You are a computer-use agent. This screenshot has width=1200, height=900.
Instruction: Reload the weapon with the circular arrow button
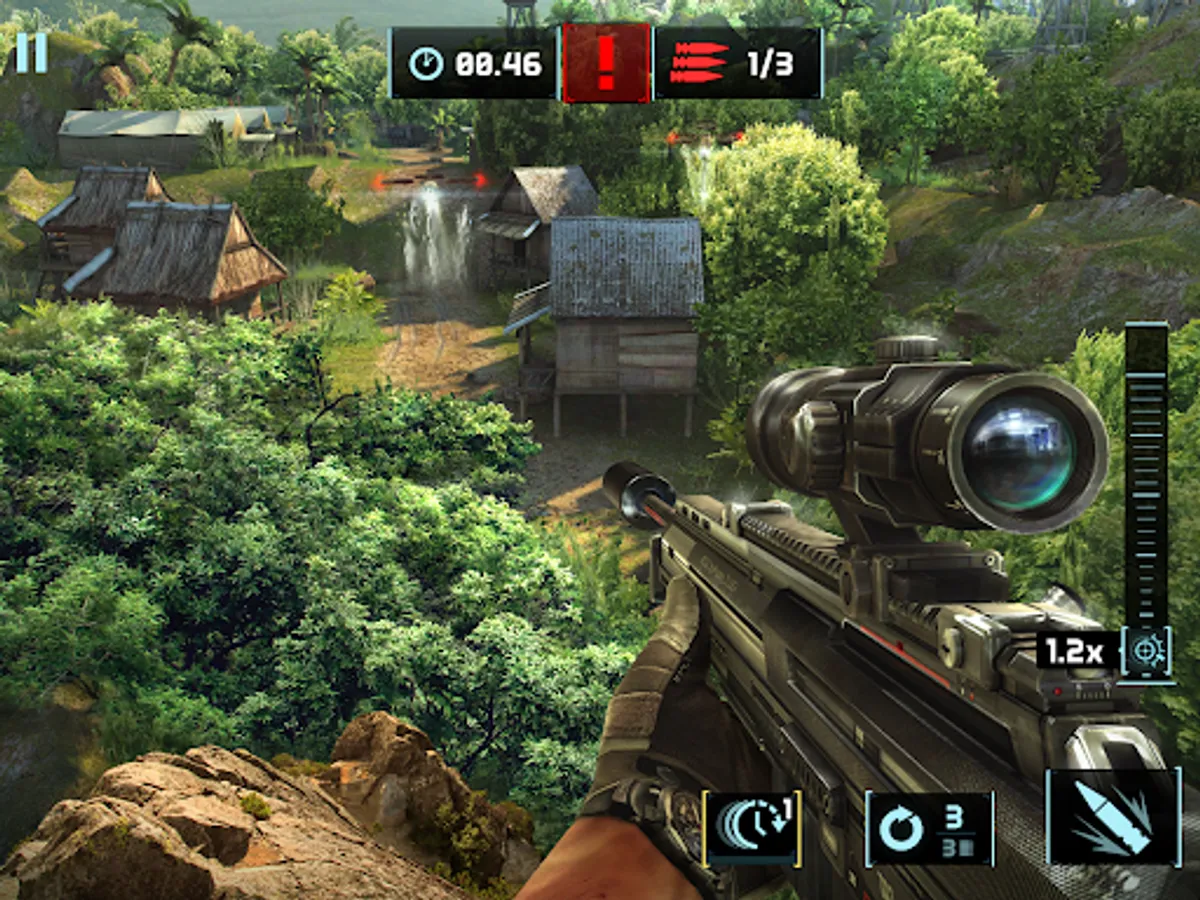[x=929, y=828]
